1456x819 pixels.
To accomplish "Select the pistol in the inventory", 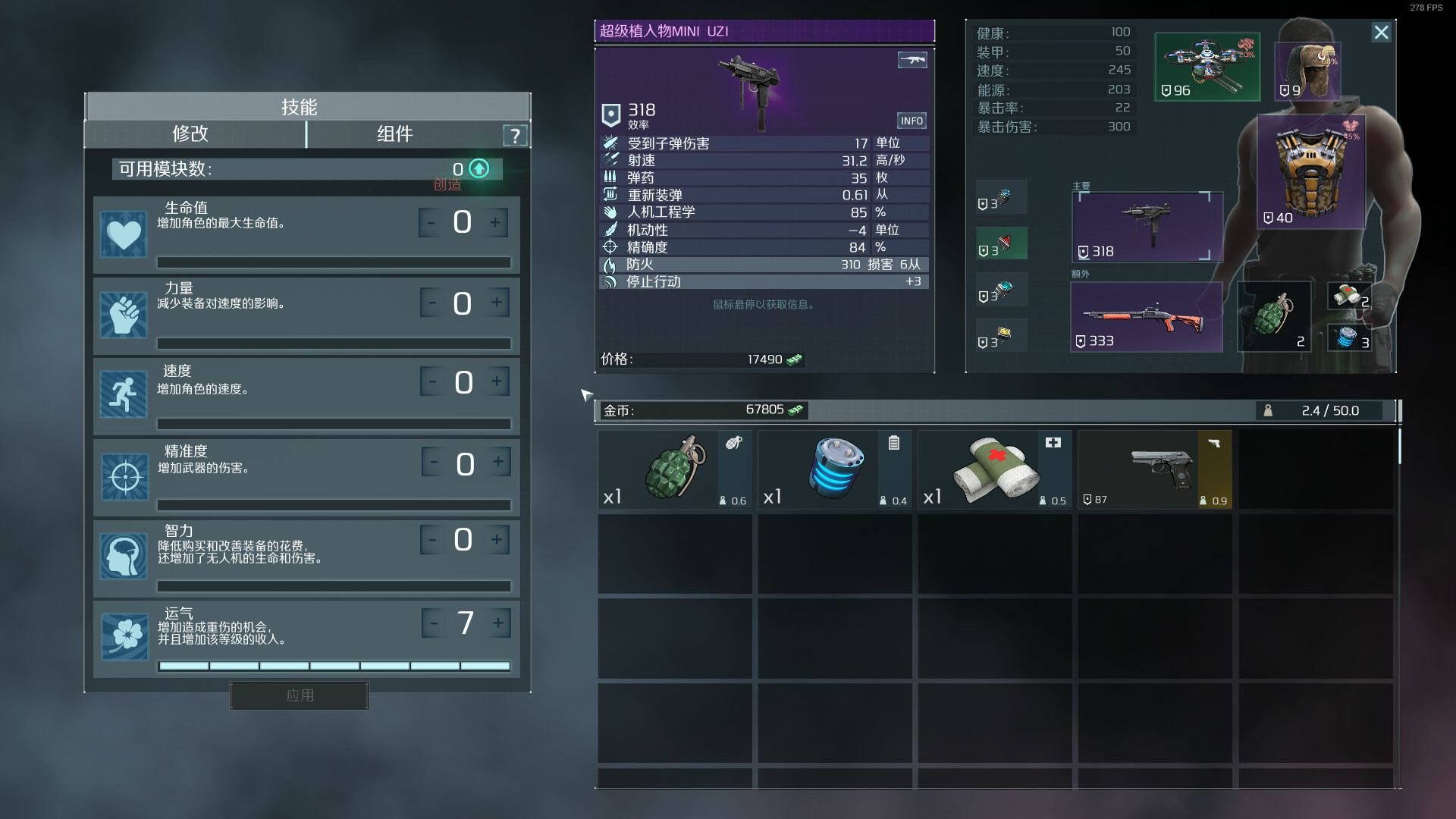I will pos(1154,469).
